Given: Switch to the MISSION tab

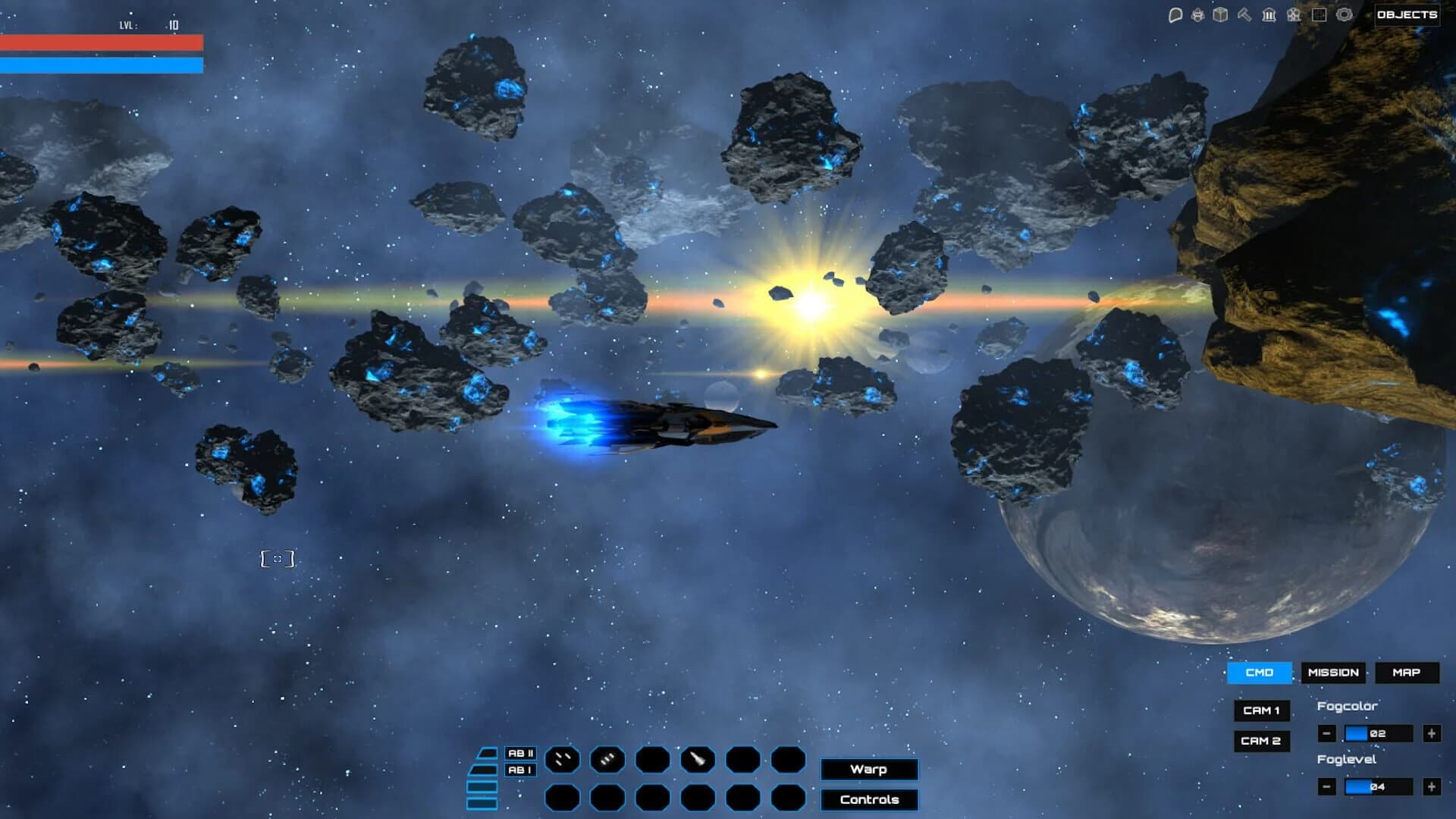Looking at the screenshot, I should [1334, 673].
